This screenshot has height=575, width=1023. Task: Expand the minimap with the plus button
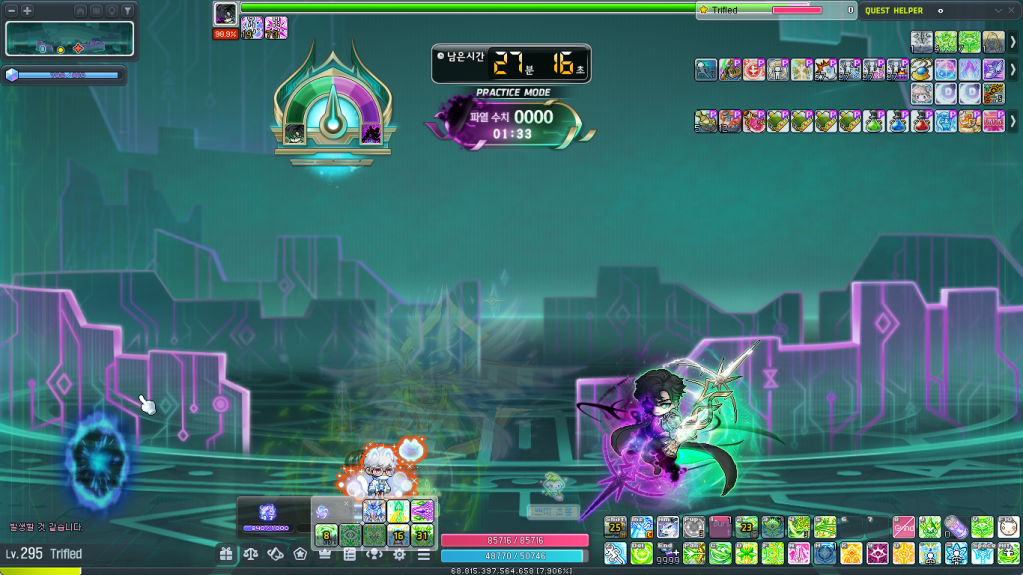27,10
